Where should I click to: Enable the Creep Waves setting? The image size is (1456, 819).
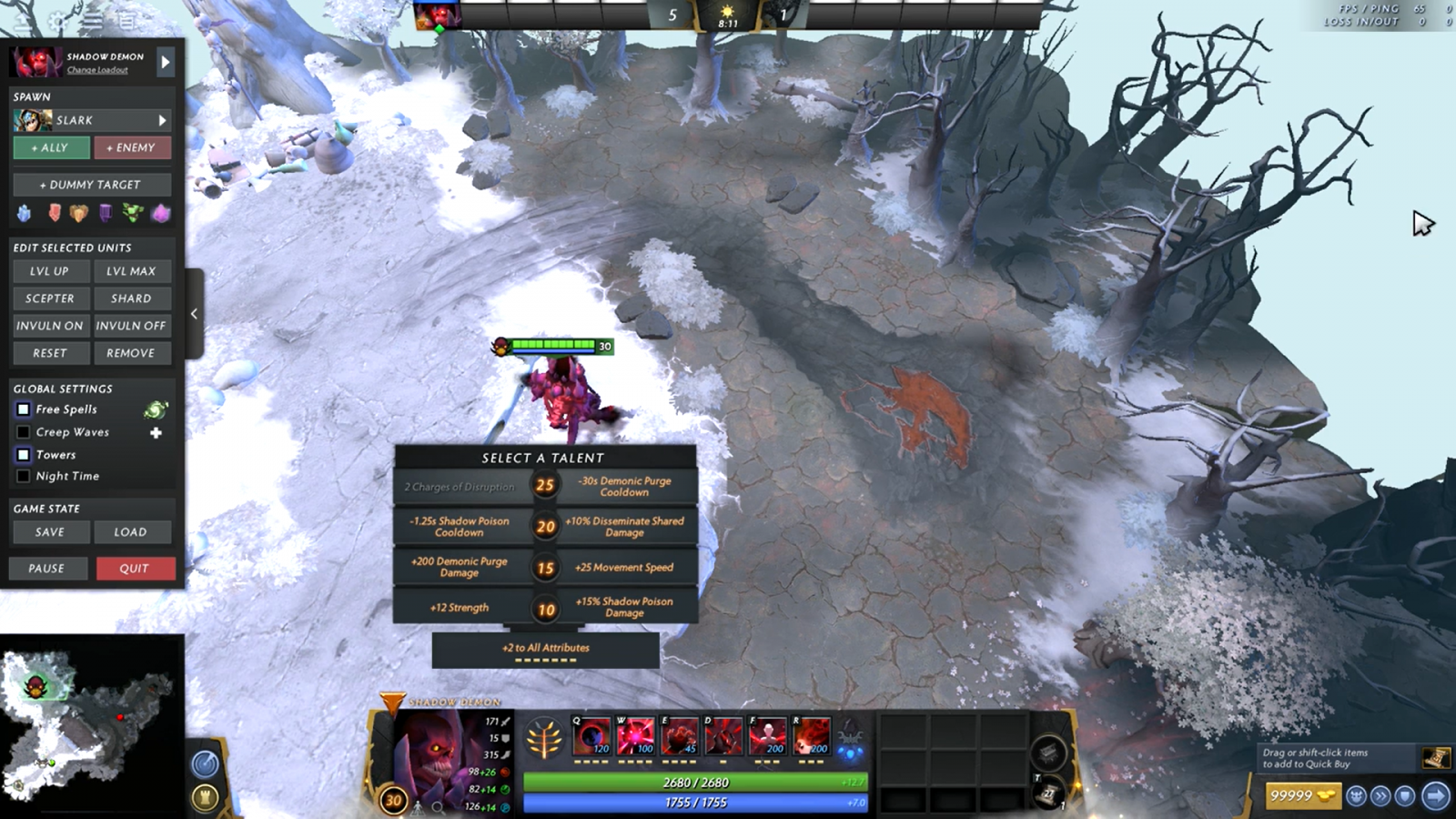(x=24, y=432)
